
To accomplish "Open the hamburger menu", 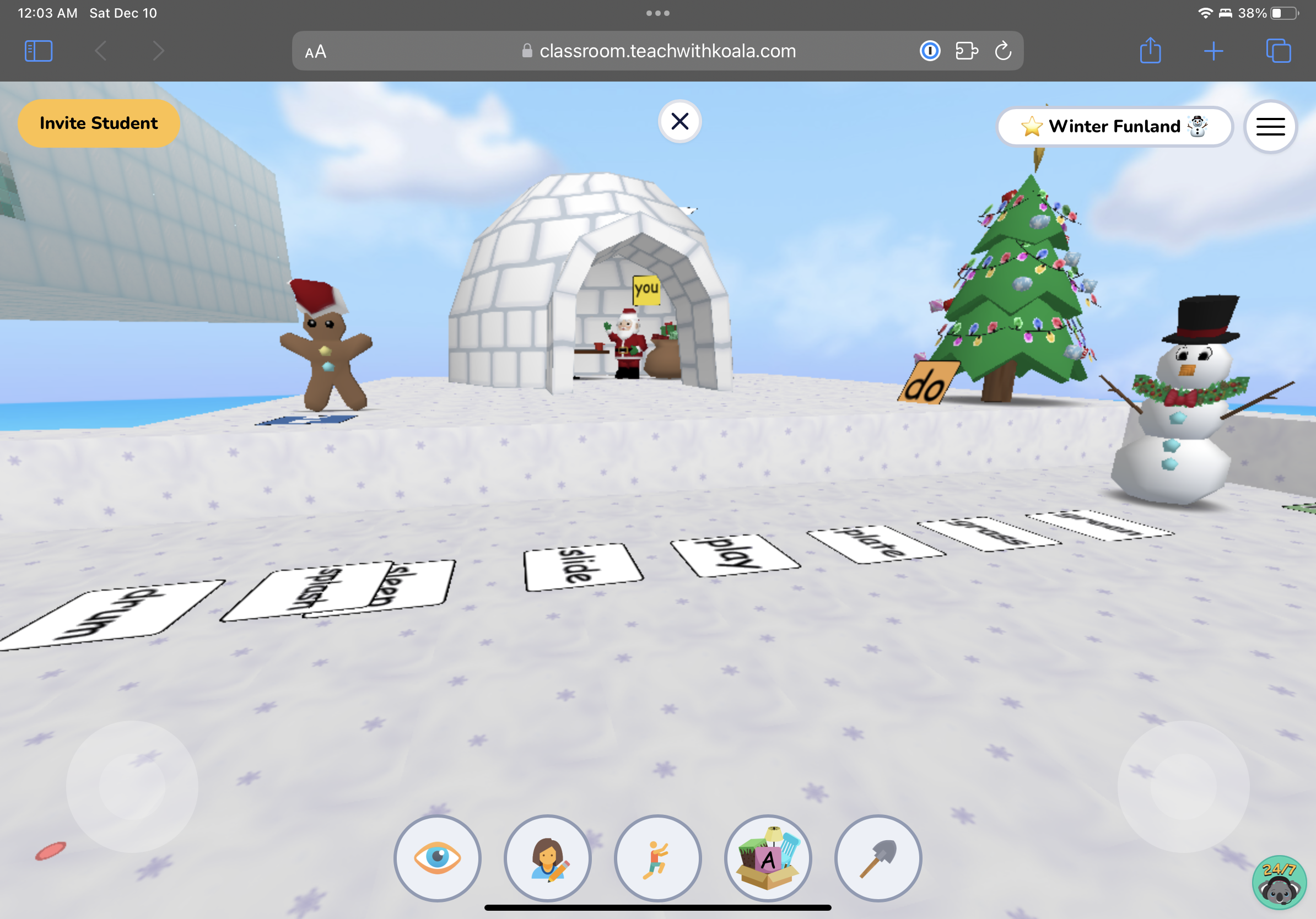I will (1270, 126).
